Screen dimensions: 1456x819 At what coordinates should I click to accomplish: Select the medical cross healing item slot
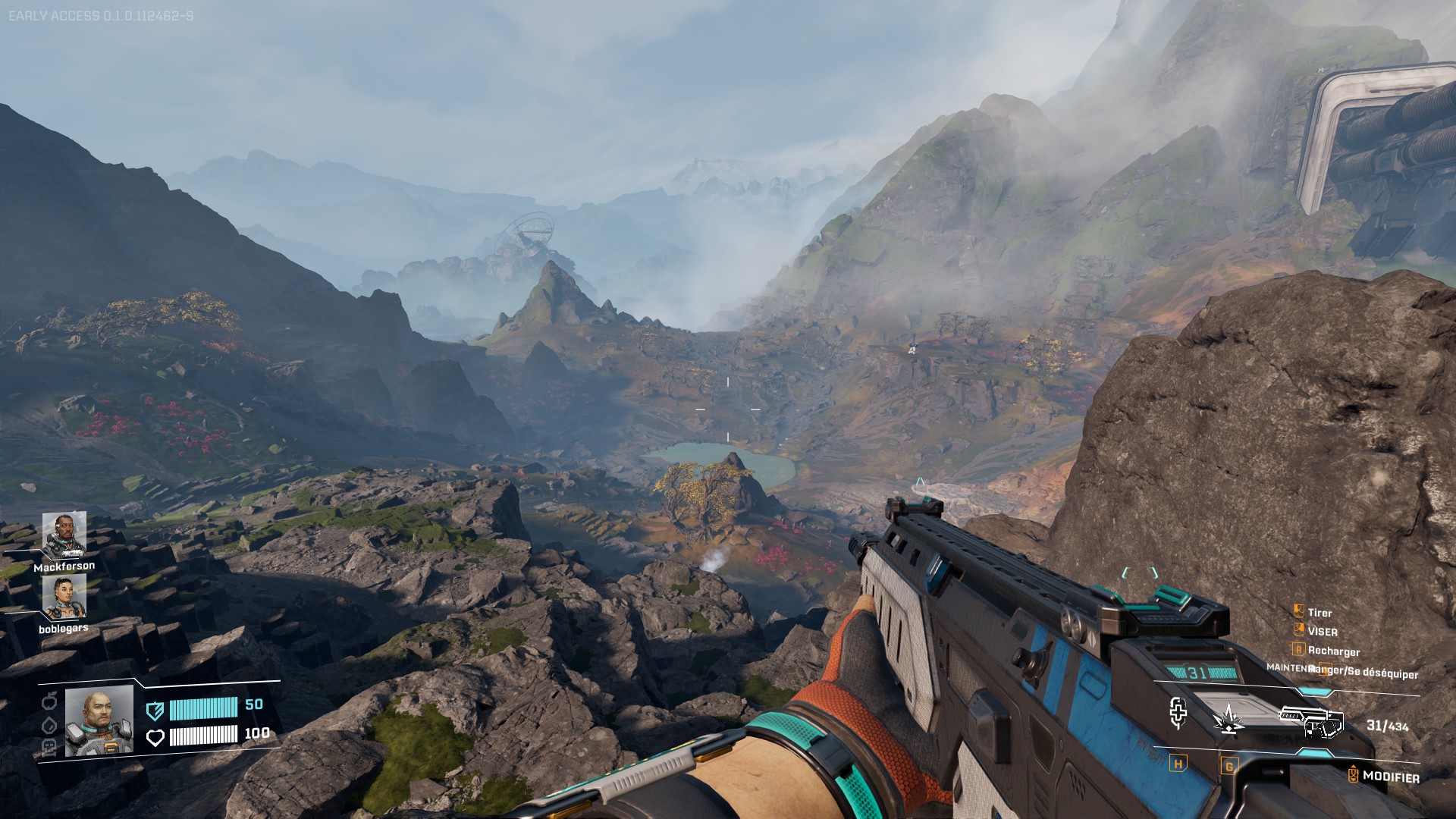pos(1178,713)
